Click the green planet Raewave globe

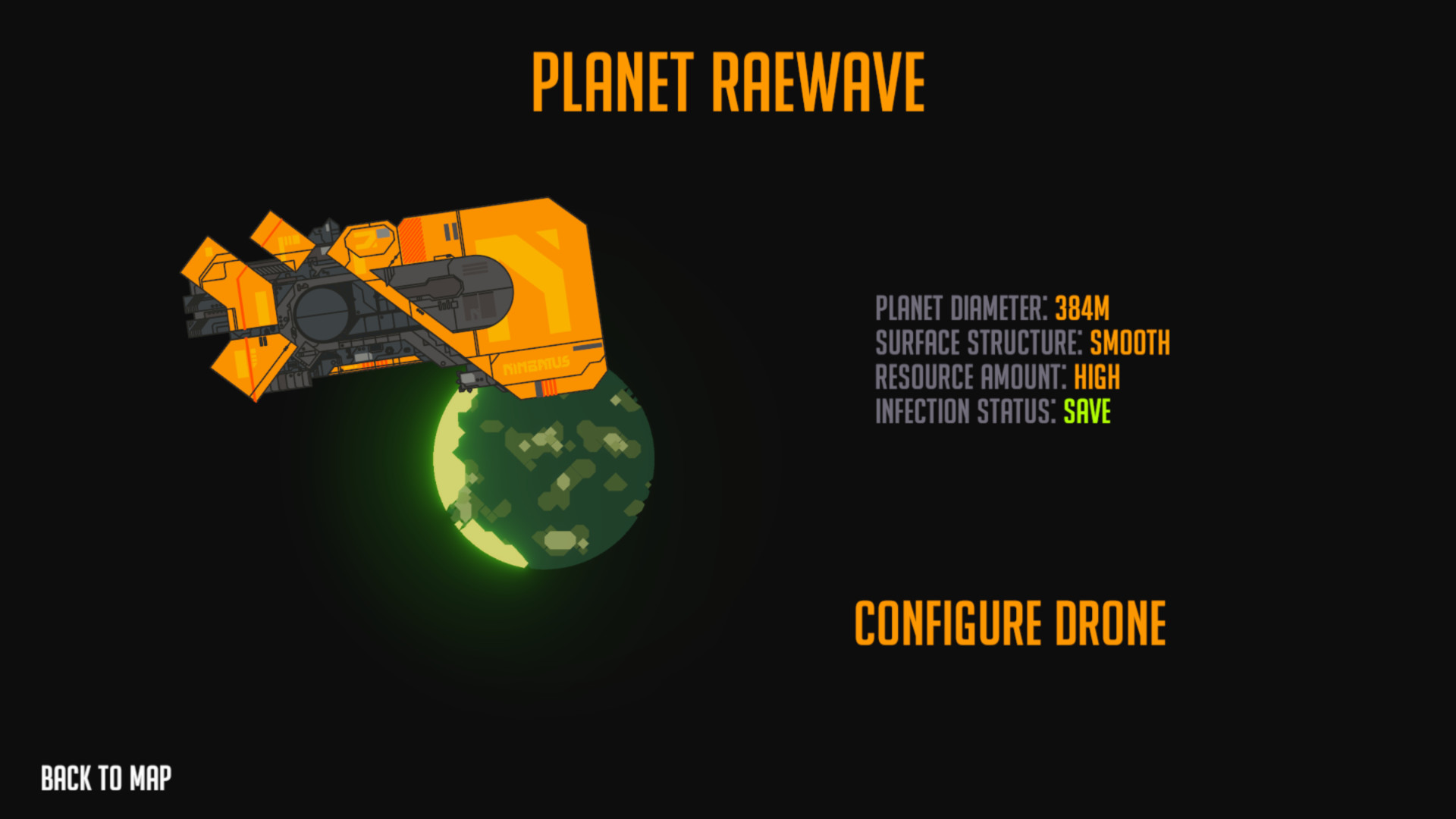click(542, 470)
